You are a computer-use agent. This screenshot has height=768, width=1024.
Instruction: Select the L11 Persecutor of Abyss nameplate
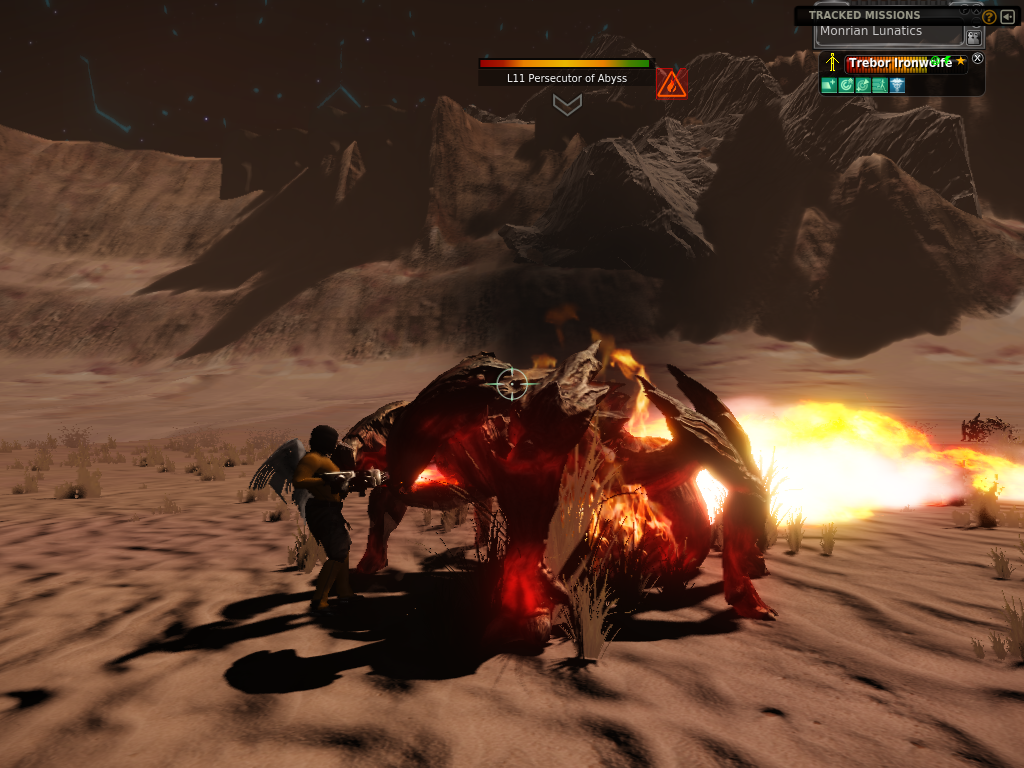[x=566, y=77]
